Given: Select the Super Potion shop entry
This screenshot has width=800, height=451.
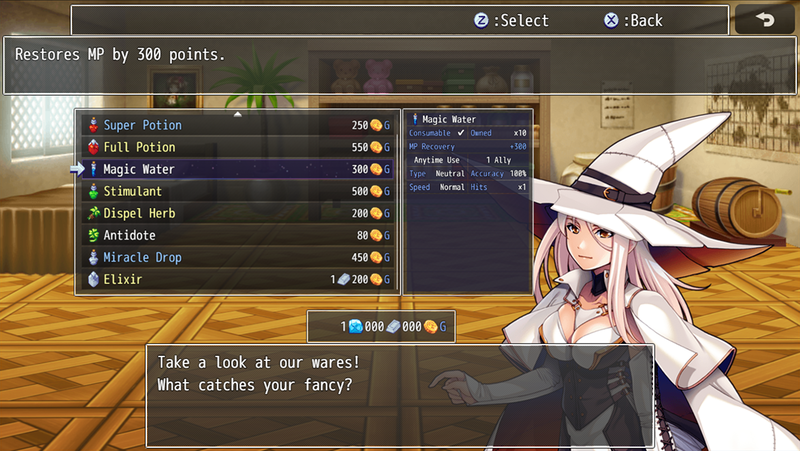Looking at the screenshot, I should click(x=238, y=126).
